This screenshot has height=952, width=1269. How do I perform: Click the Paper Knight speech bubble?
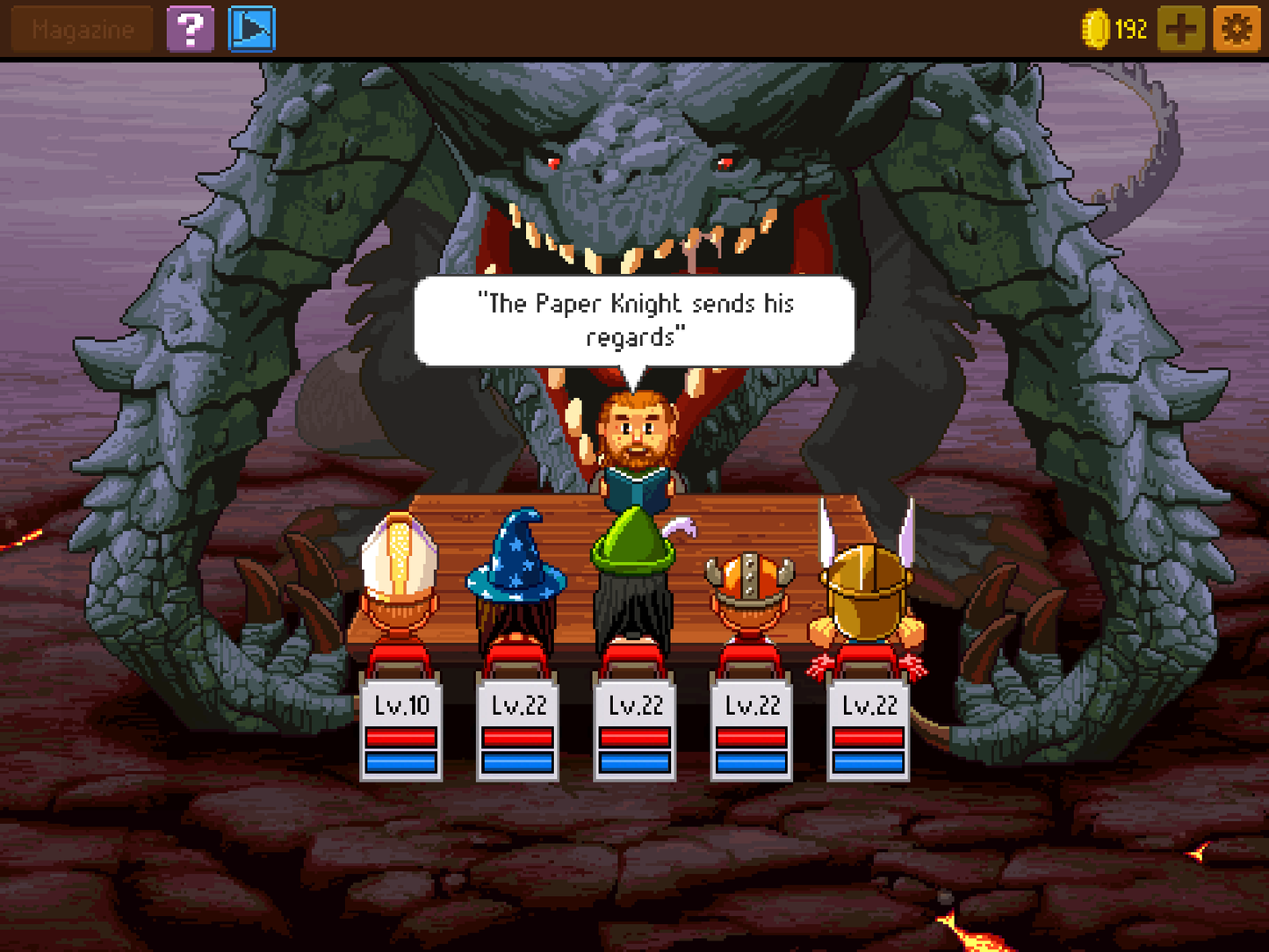point(632,321)
